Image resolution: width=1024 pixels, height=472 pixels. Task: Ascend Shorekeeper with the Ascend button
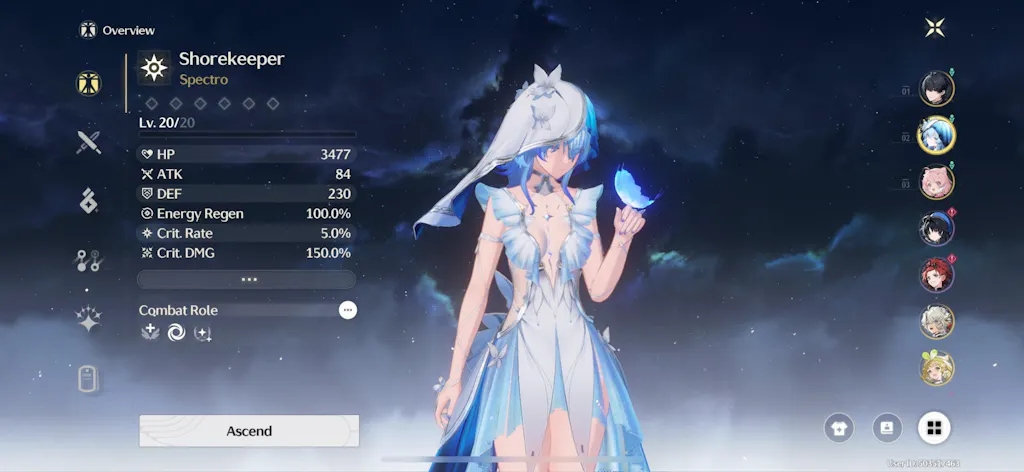coord(248,431)
